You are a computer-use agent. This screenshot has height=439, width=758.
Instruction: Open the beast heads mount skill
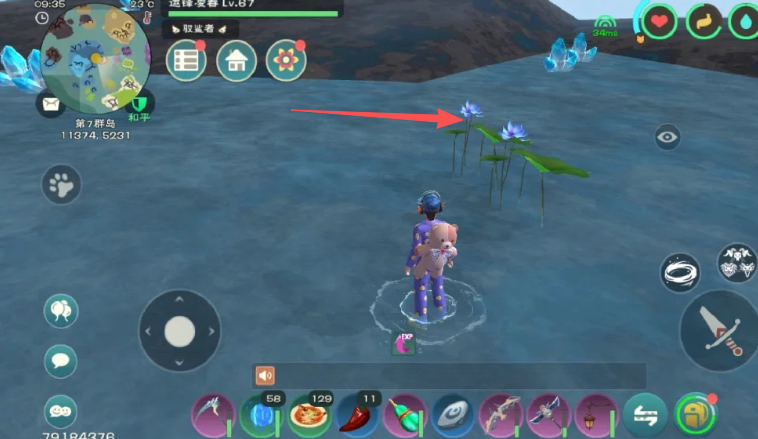click(x=738, y=263)
